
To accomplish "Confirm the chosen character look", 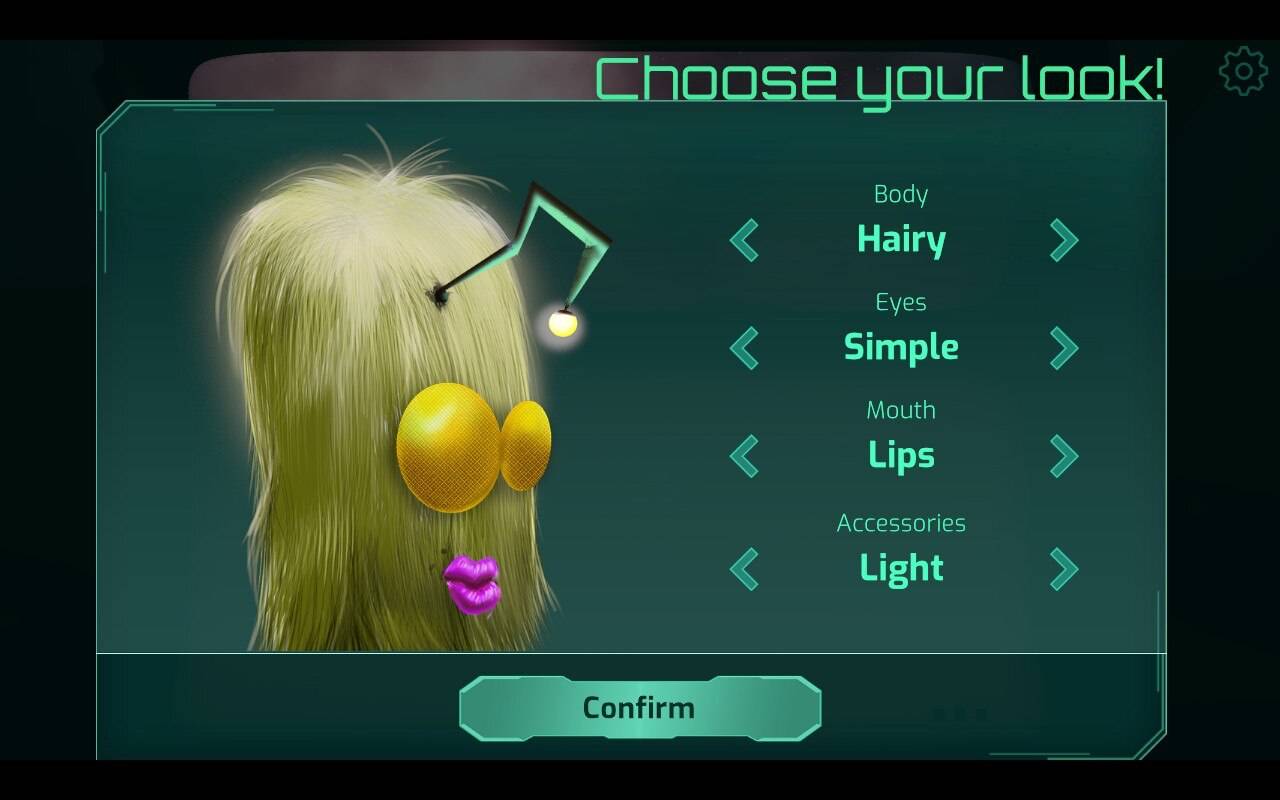I will 640,708.
